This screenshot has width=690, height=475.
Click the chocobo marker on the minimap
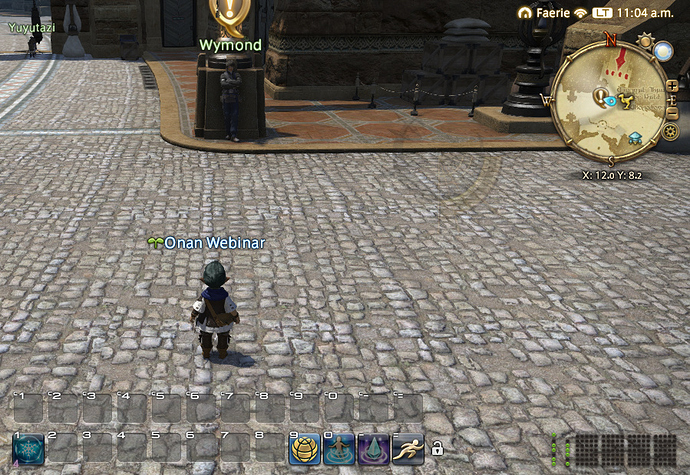[624, 99]
